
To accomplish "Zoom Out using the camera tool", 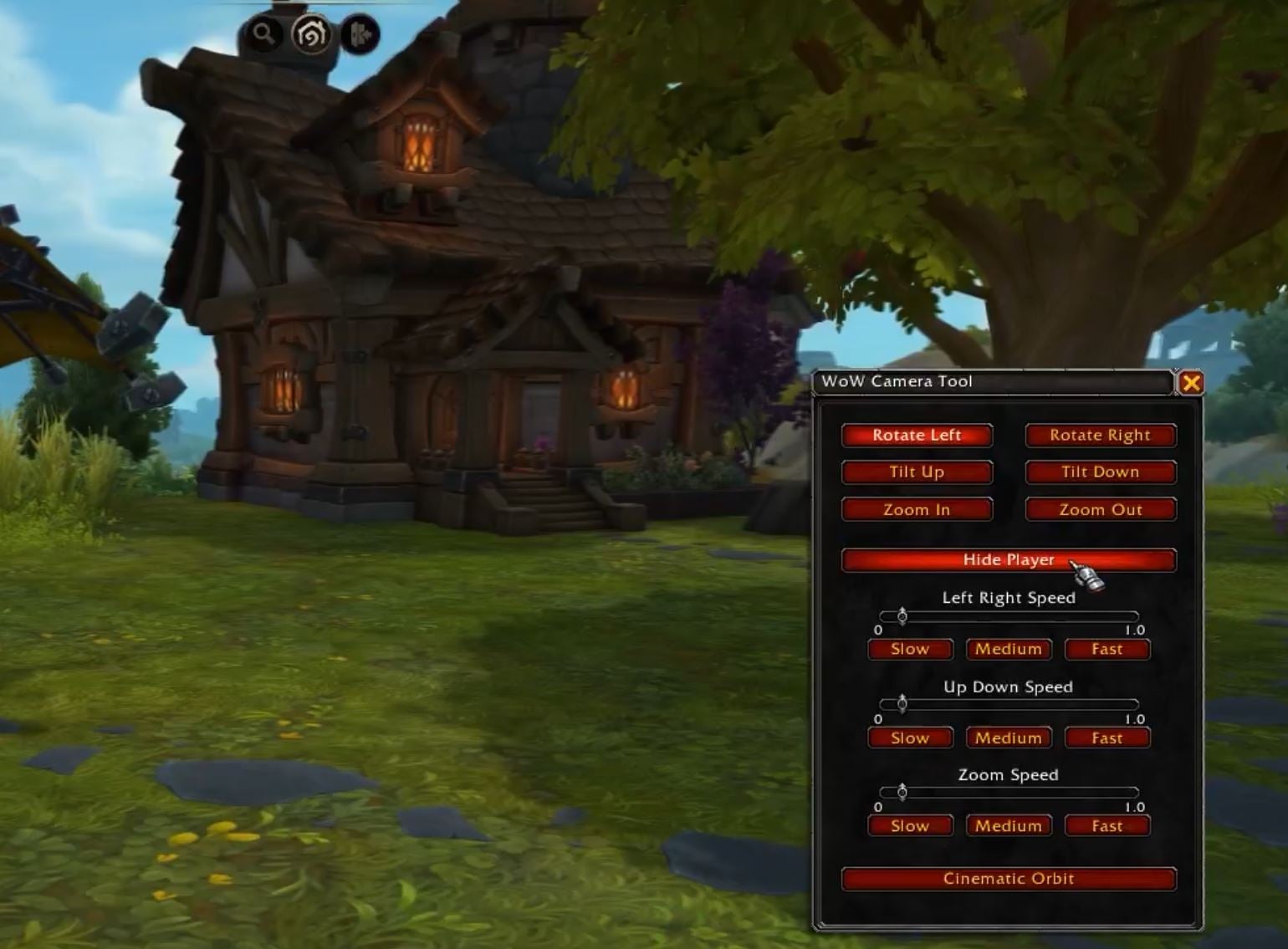I will pos(1100,509).
